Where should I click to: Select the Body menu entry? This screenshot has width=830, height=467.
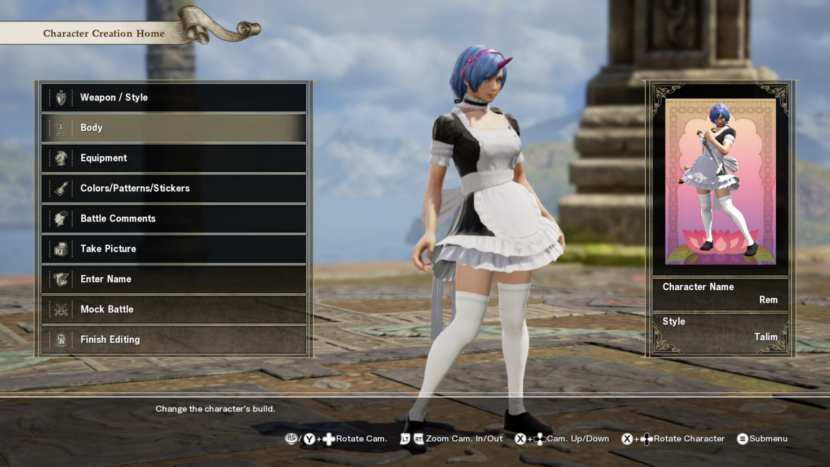tap(173, 128)
